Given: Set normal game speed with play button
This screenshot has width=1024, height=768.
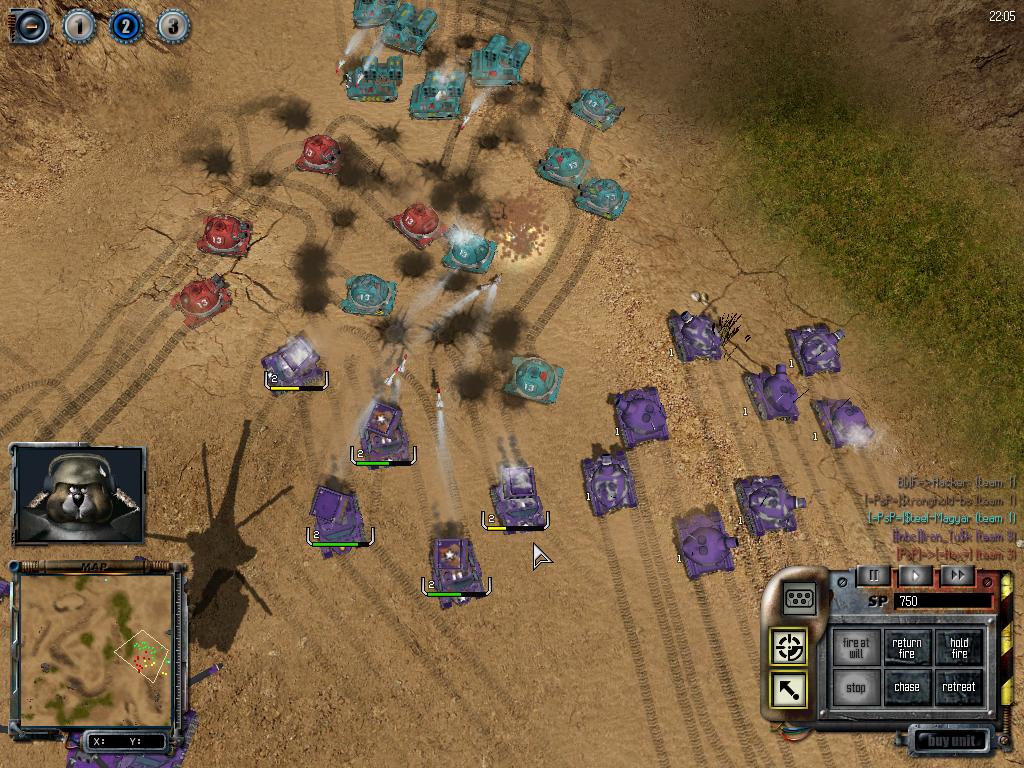Looking at the screenshot, I should point(915,575).
